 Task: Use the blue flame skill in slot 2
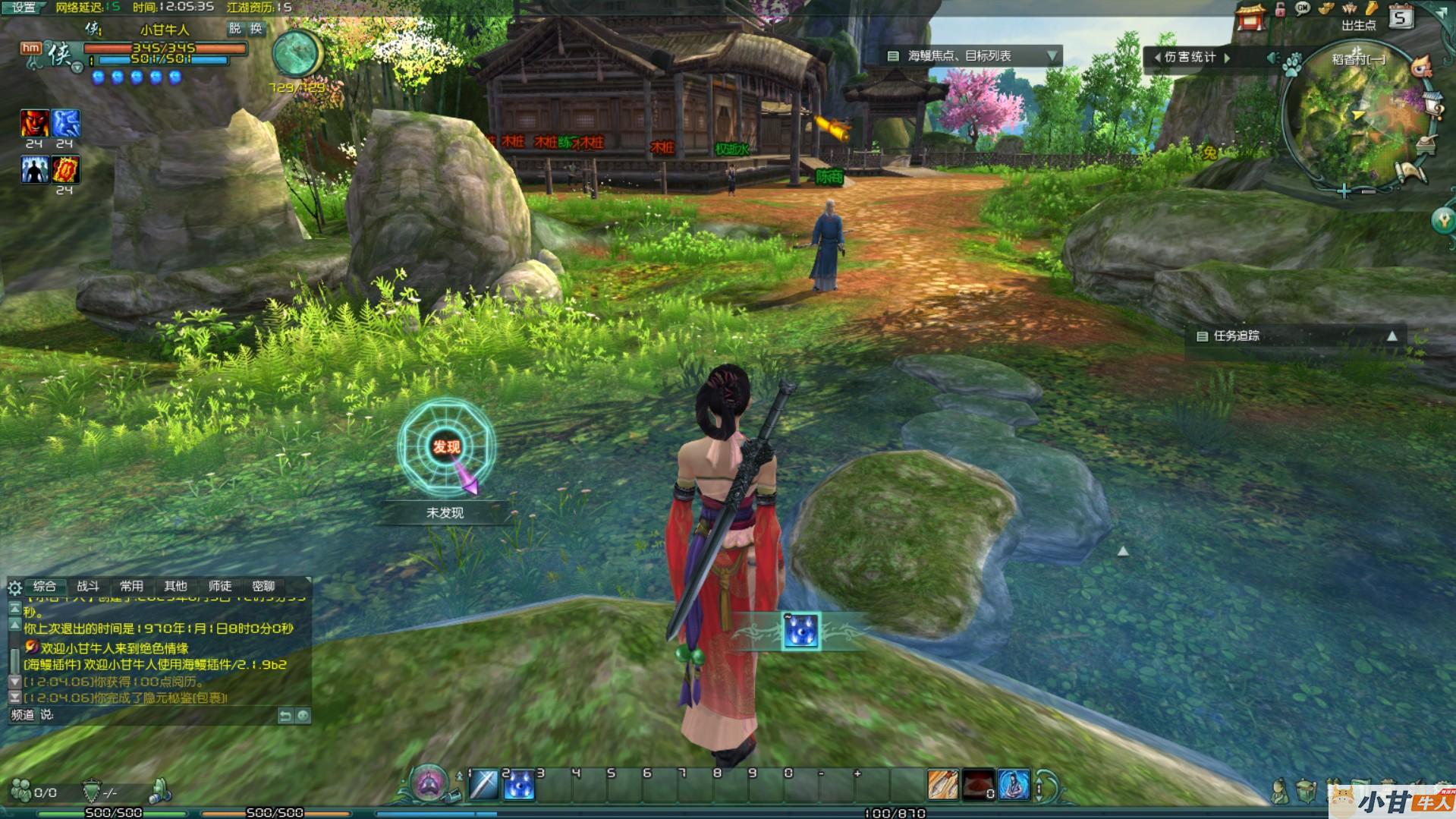point(520,786)
